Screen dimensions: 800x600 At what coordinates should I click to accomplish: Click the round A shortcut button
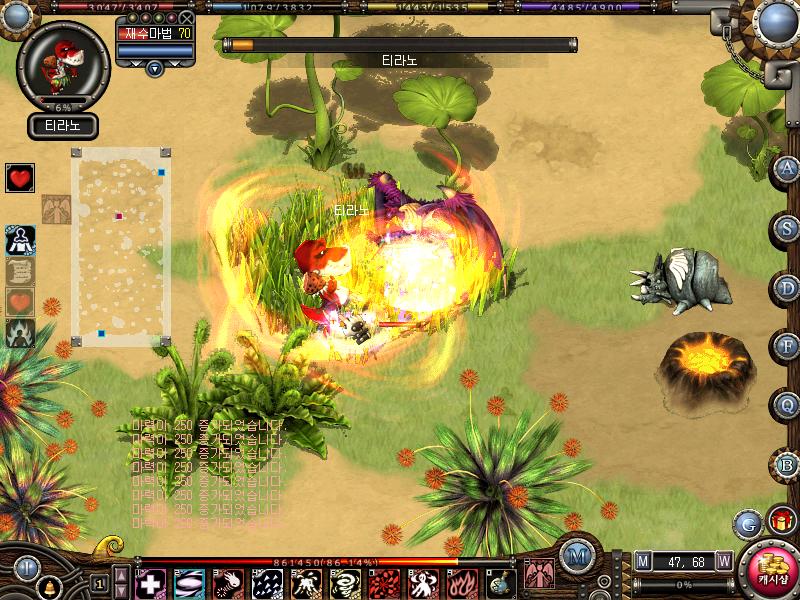pos(788,168)
